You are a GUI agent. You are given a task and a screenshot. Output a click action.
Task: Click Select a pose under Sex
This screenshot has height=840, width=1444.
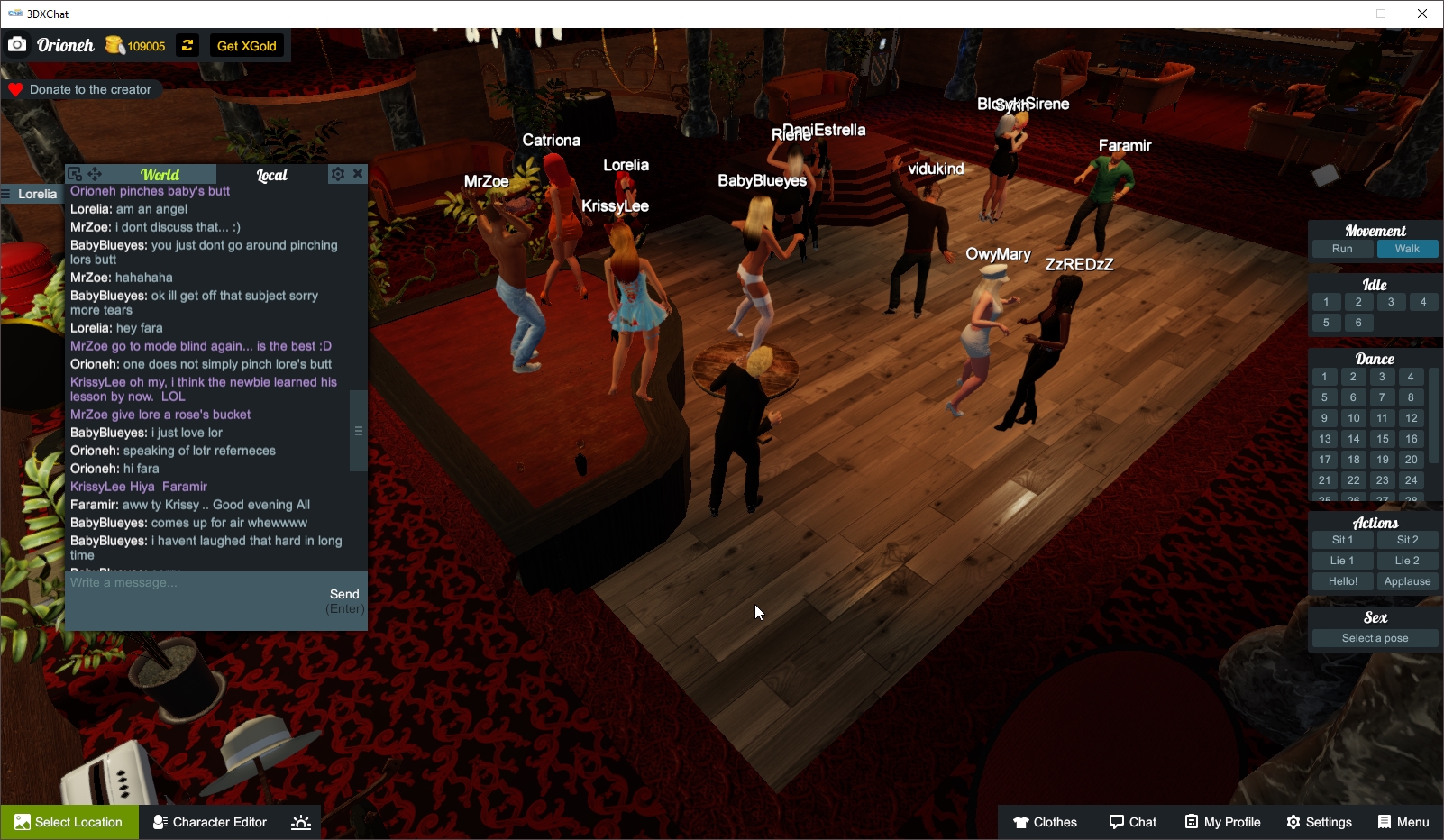(1374, 637)
